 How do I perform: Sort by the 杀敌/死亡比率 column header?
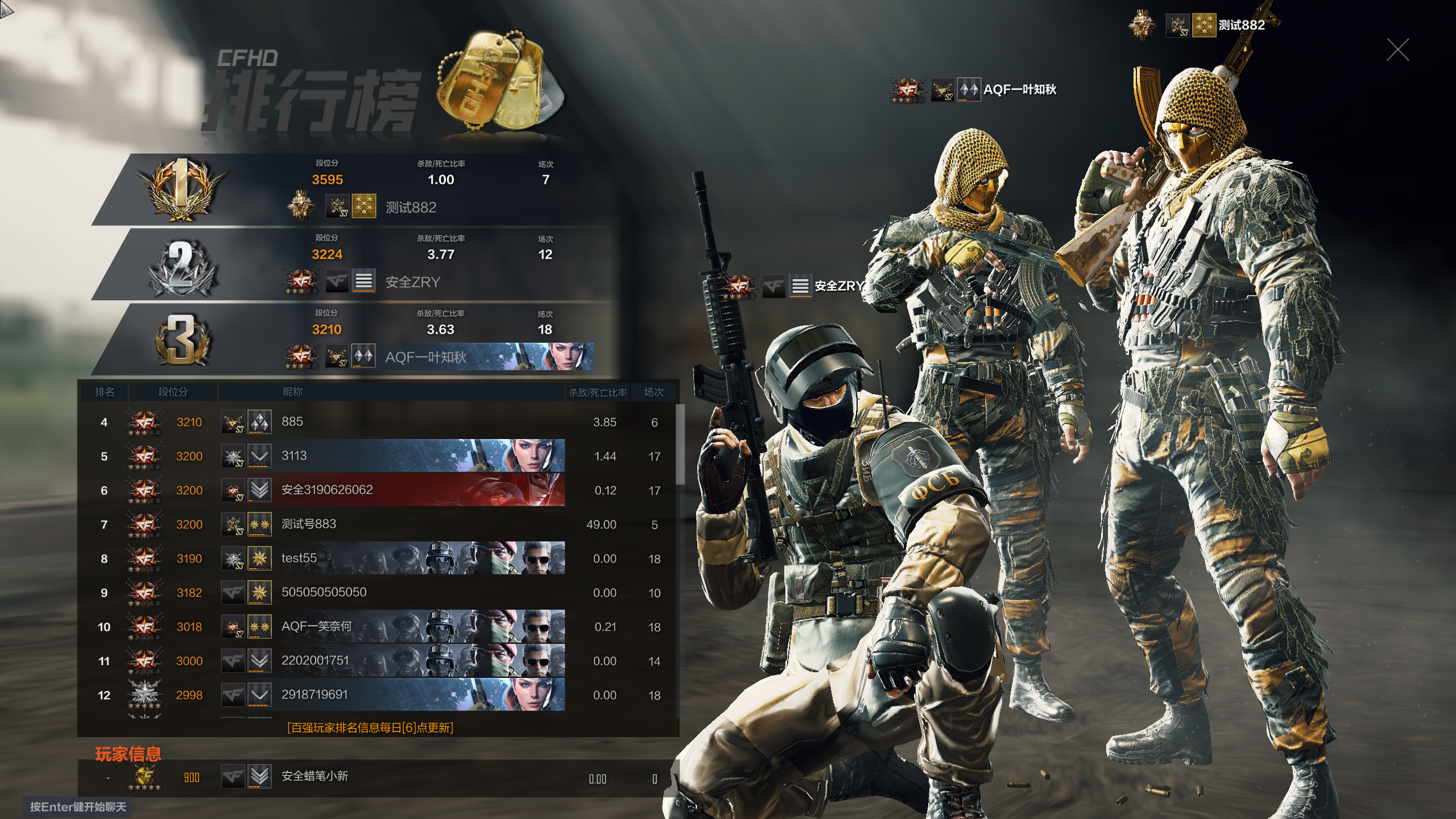tap(598, 392)
